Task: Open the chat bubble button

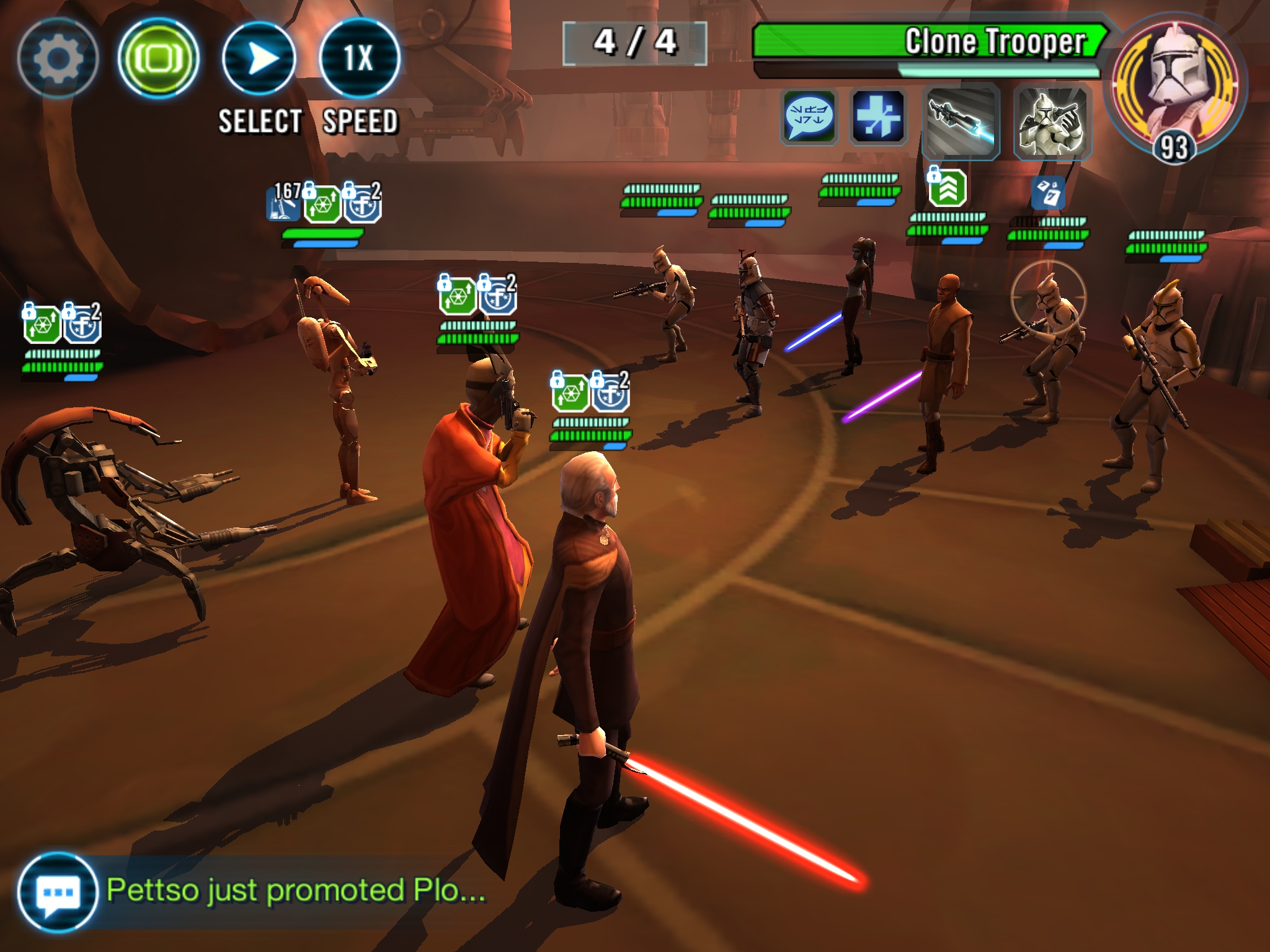Action: 57,892
